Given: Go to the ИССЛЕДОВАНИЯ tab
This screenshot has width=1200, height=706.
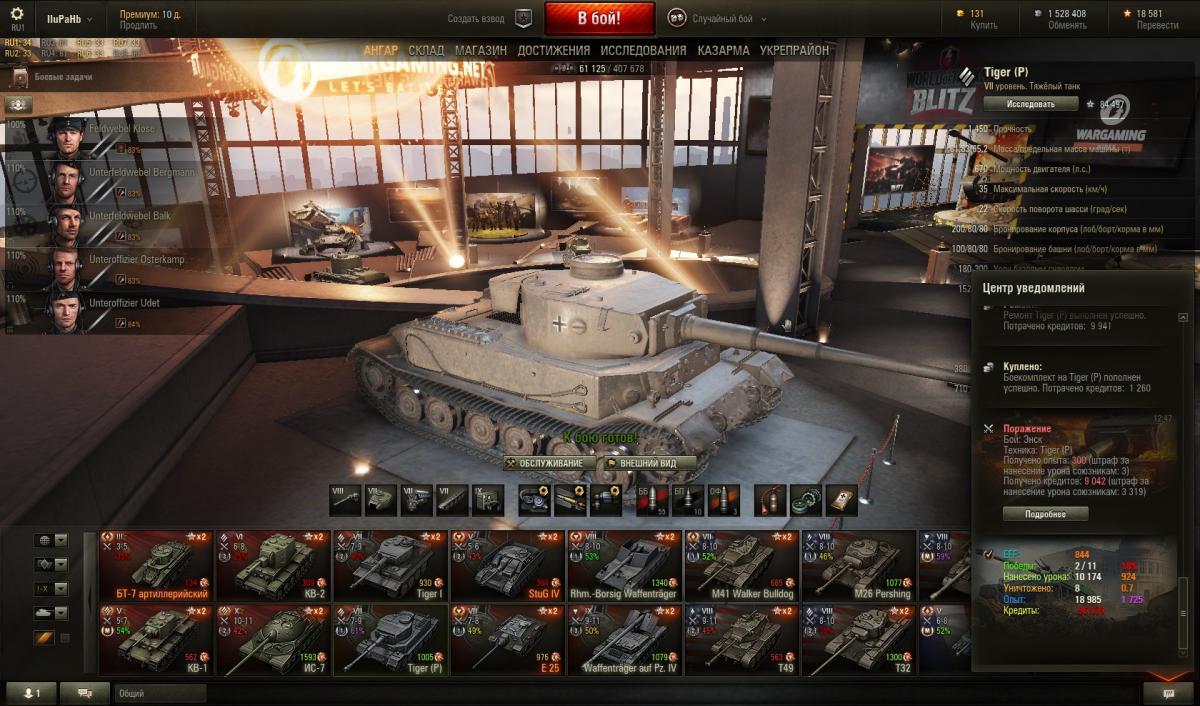Looking at the screenshot, I should pos(643,50).
